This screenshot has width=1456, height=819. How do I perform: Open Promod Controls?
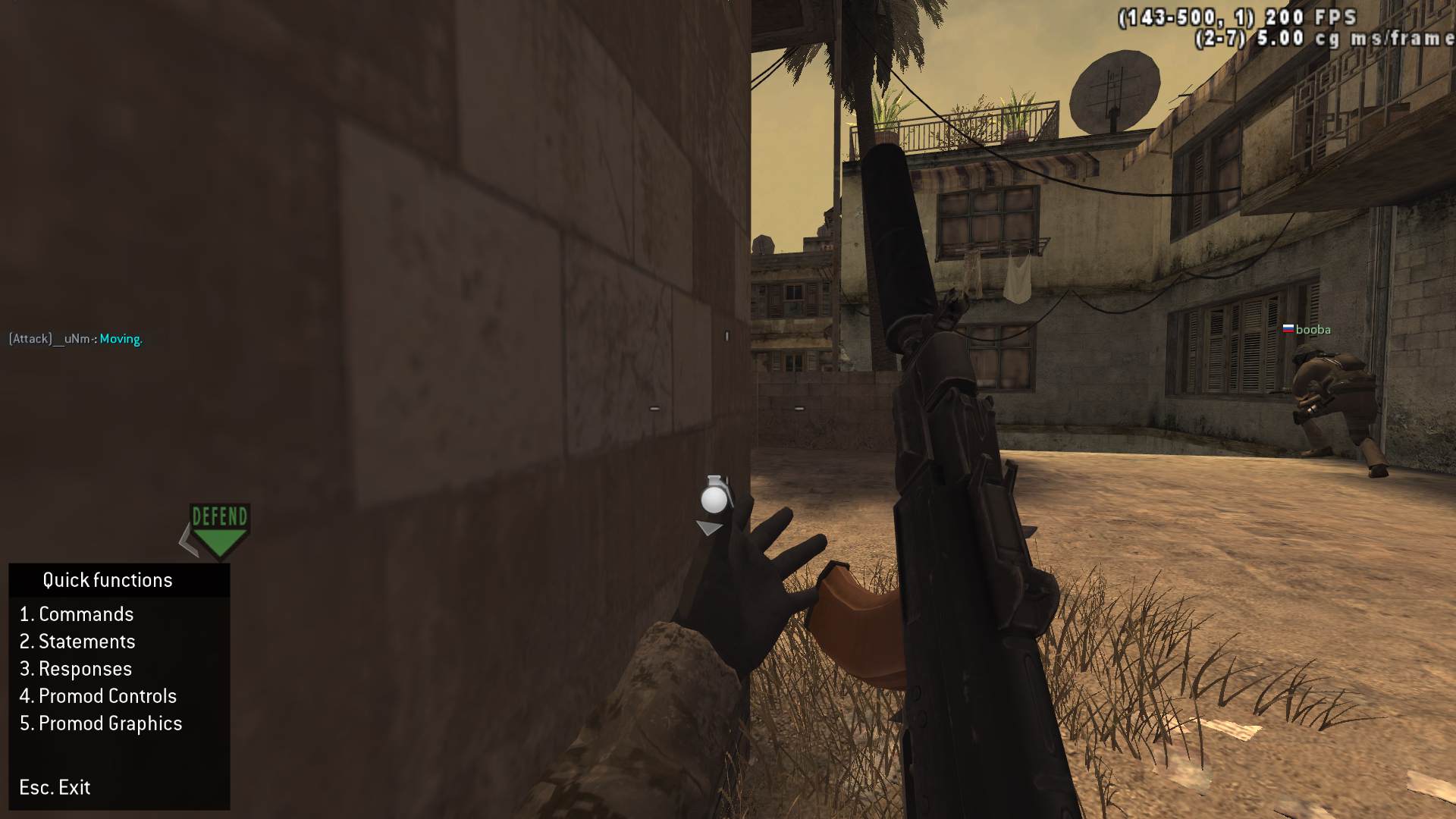point(98,696)
